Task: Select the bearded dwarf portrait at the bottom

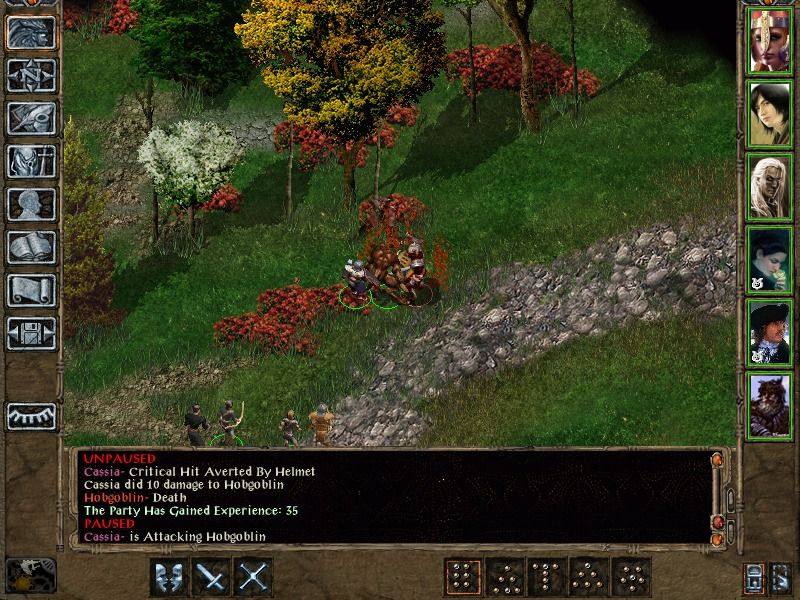Action: 769,404
